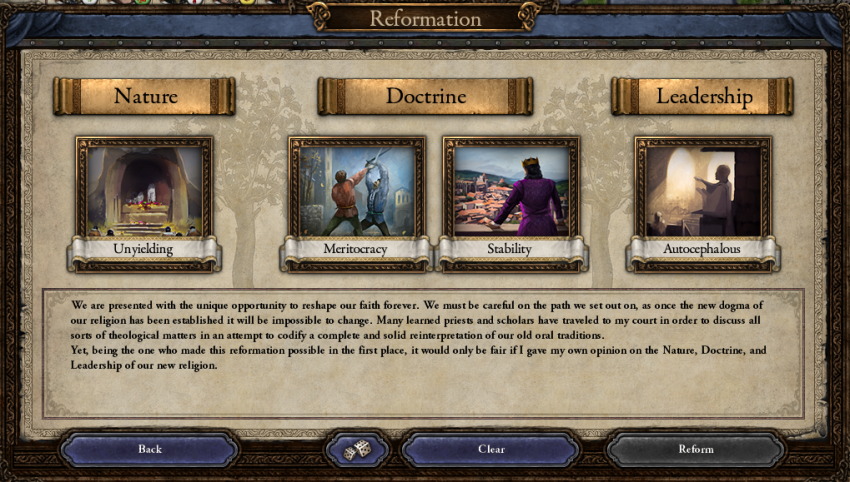Choose the Meritocracy doctrine tile
Viewport: 850px width, 482px height.
coord(356,192)
